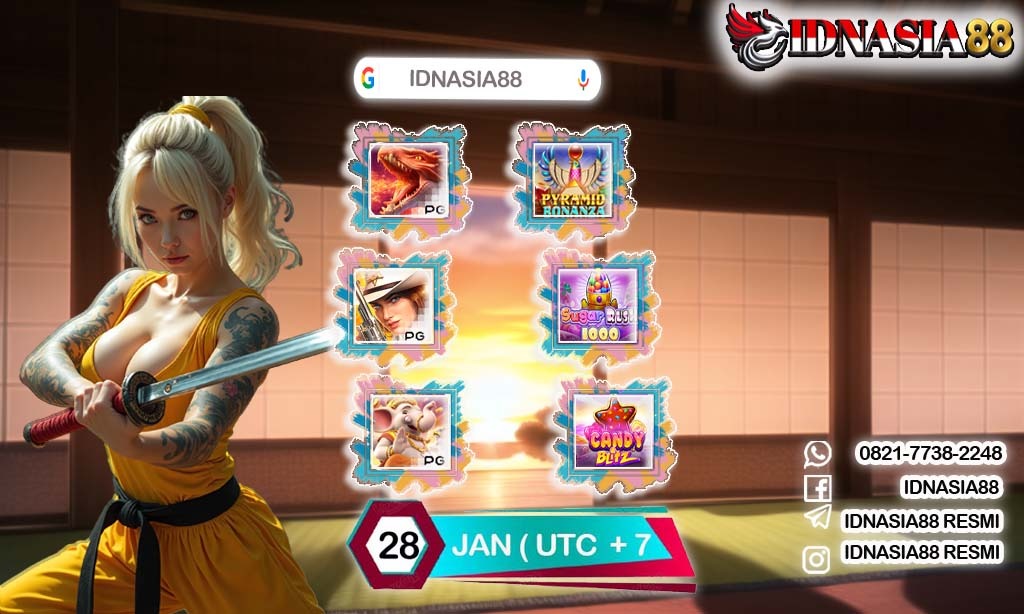The image size is (1024, 614).
Task: Open the WhatsApp contact 0821-7738-2248
Action: pos(930,454)
